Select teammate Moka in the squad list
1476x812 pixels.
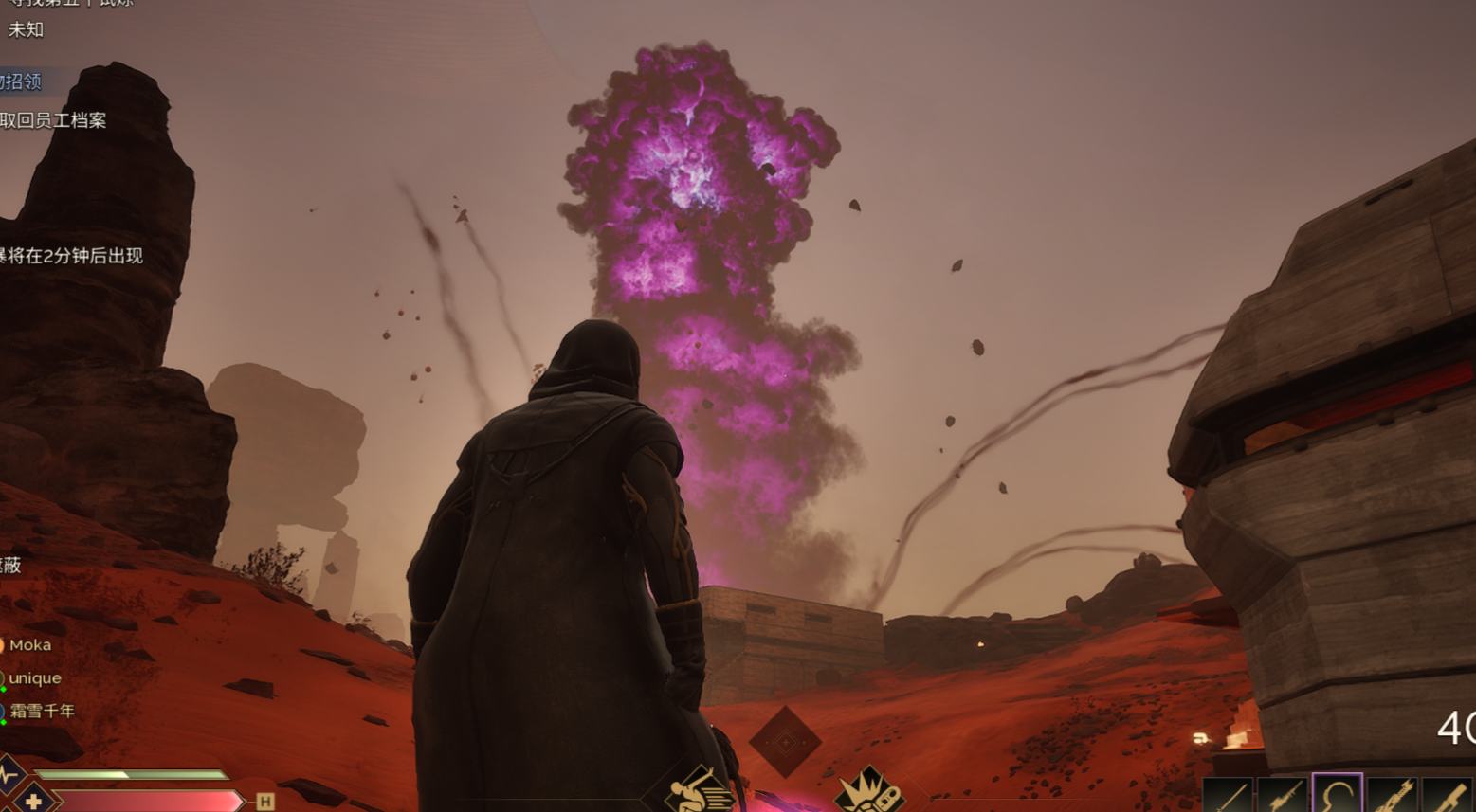pos(29,645)
